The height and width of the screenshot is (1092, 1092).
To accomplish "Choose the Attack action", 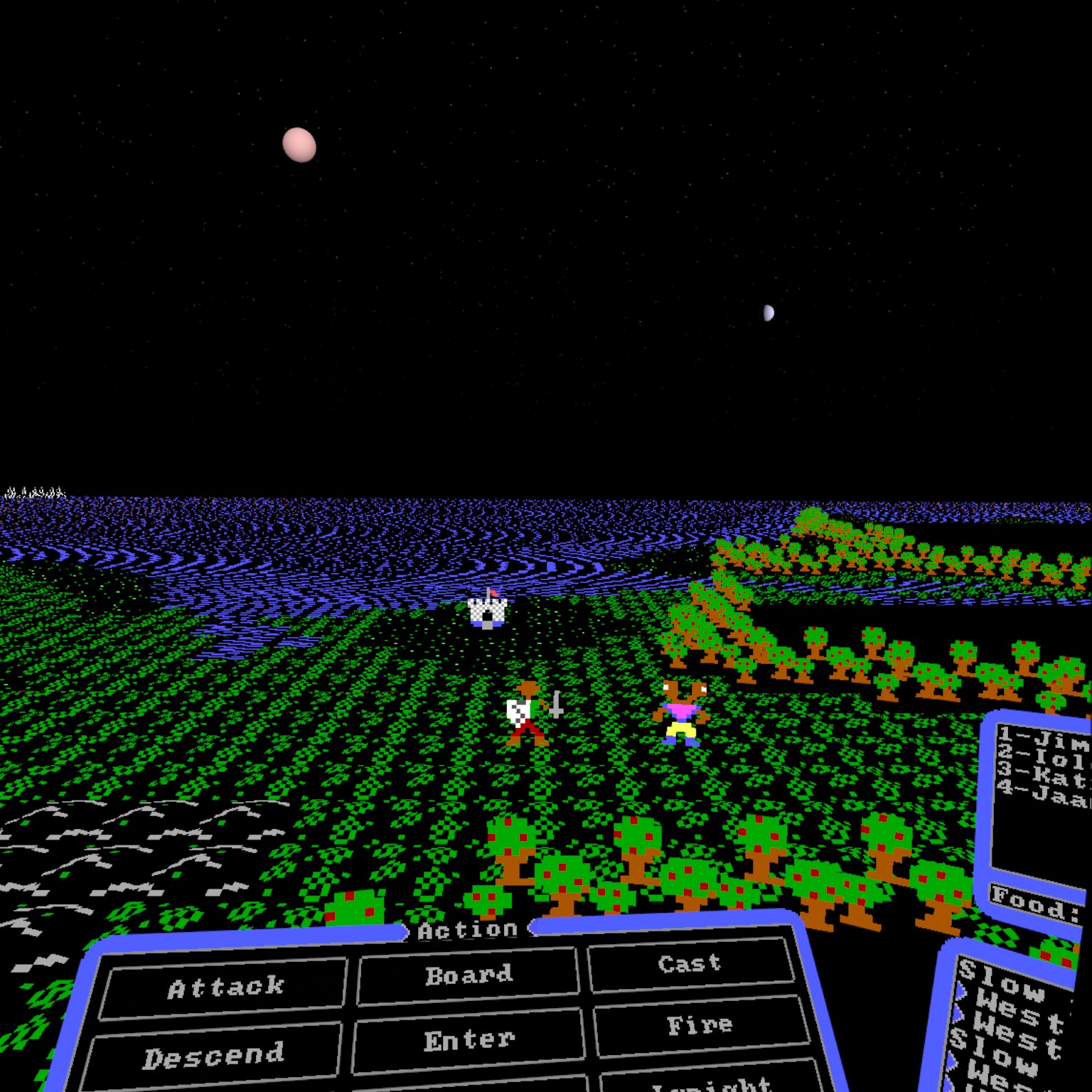I will pos(225,987).
